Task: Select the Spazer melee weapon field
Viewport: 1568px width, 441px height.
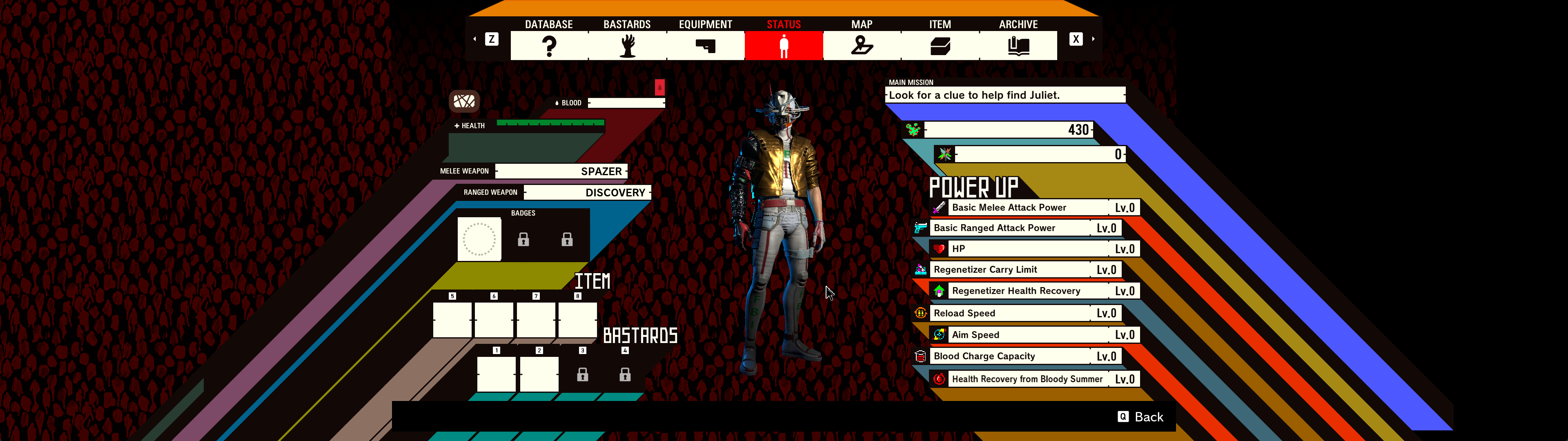Action: (562, 171)
